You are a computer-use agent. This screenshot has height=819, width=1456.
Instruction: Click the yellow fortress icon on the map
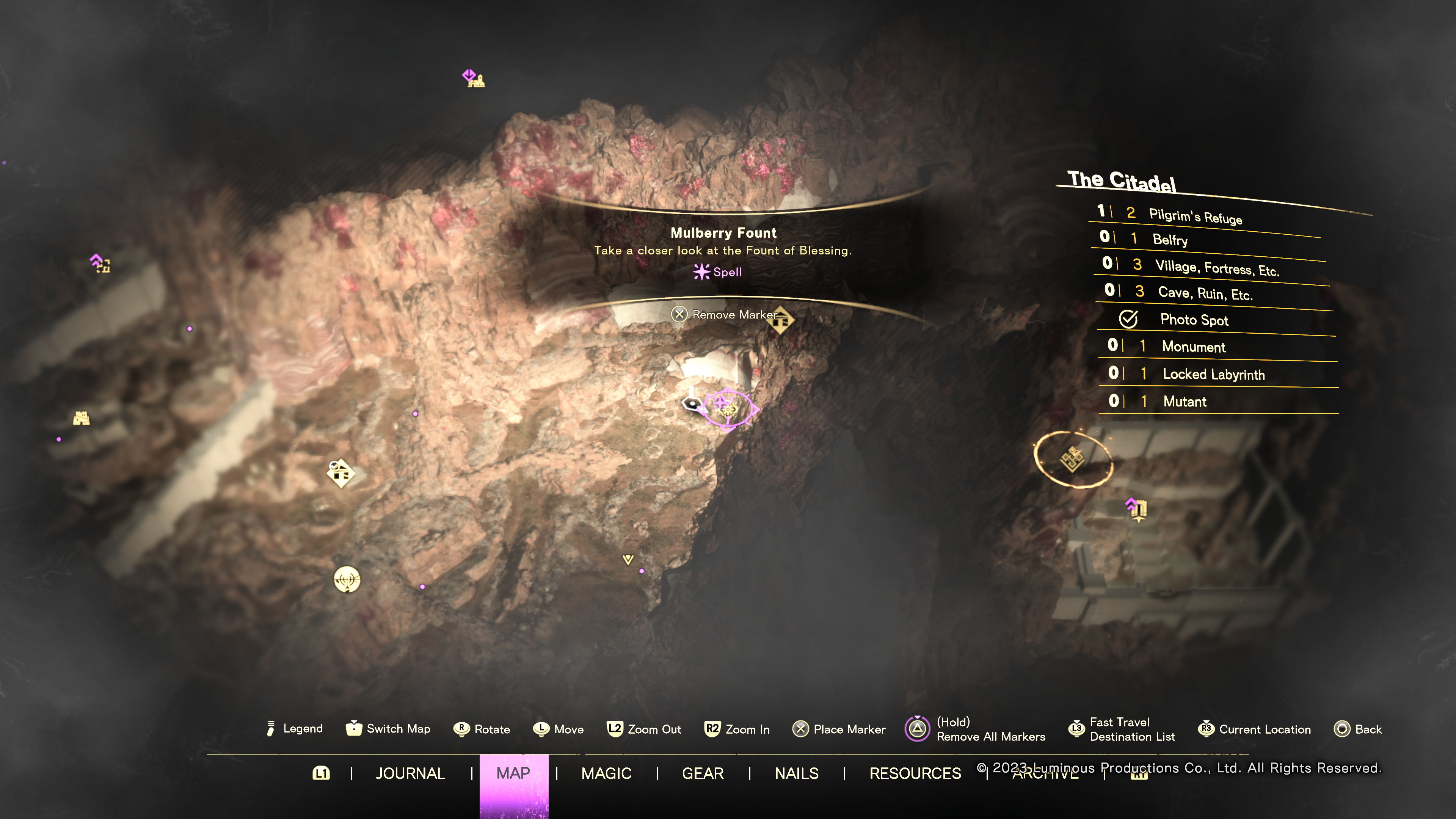click(82, 418)
